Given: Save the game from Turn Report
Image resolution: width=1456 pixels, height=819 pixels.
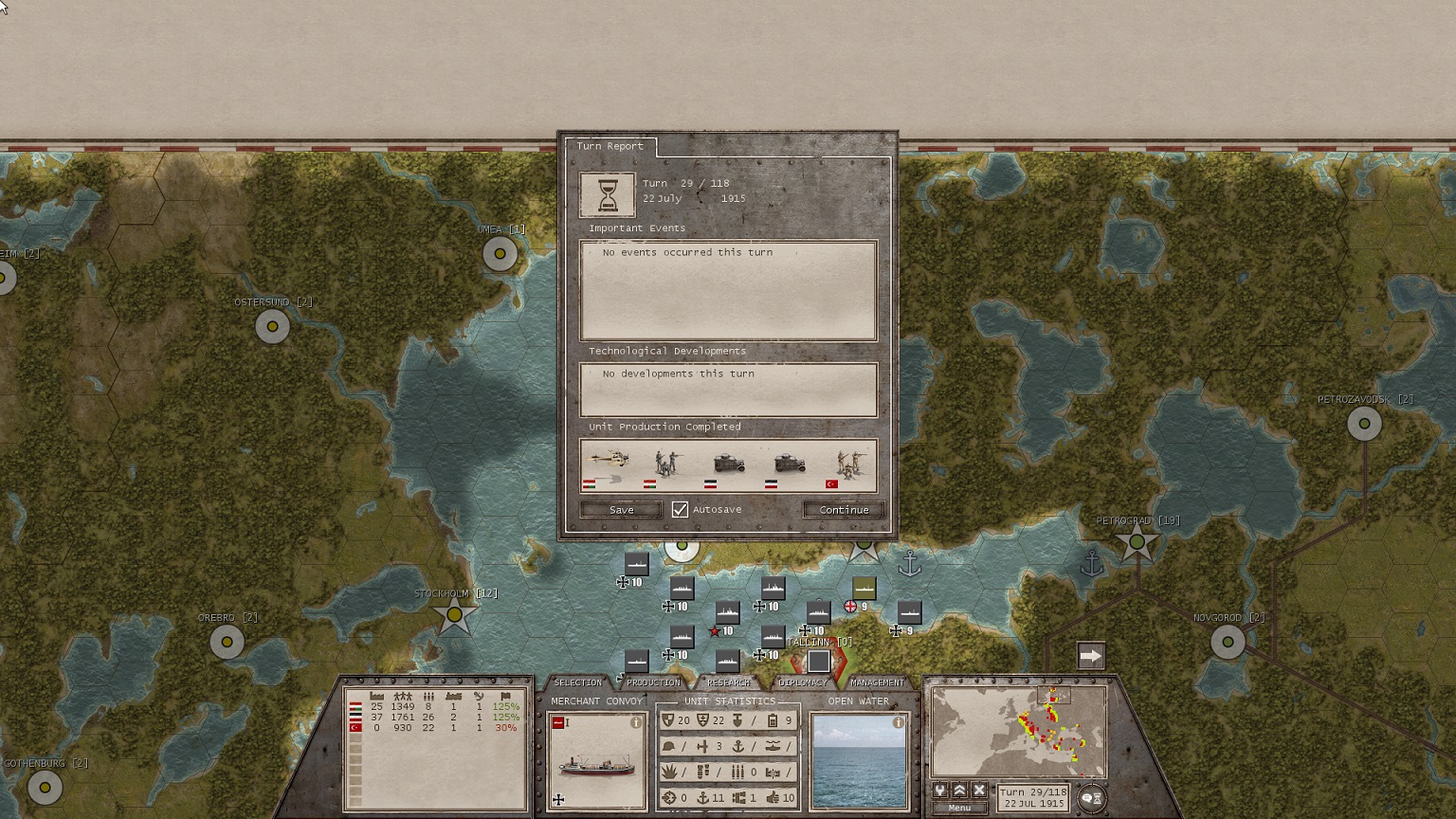Looking at the screenshot, I should tap(621, 510).
